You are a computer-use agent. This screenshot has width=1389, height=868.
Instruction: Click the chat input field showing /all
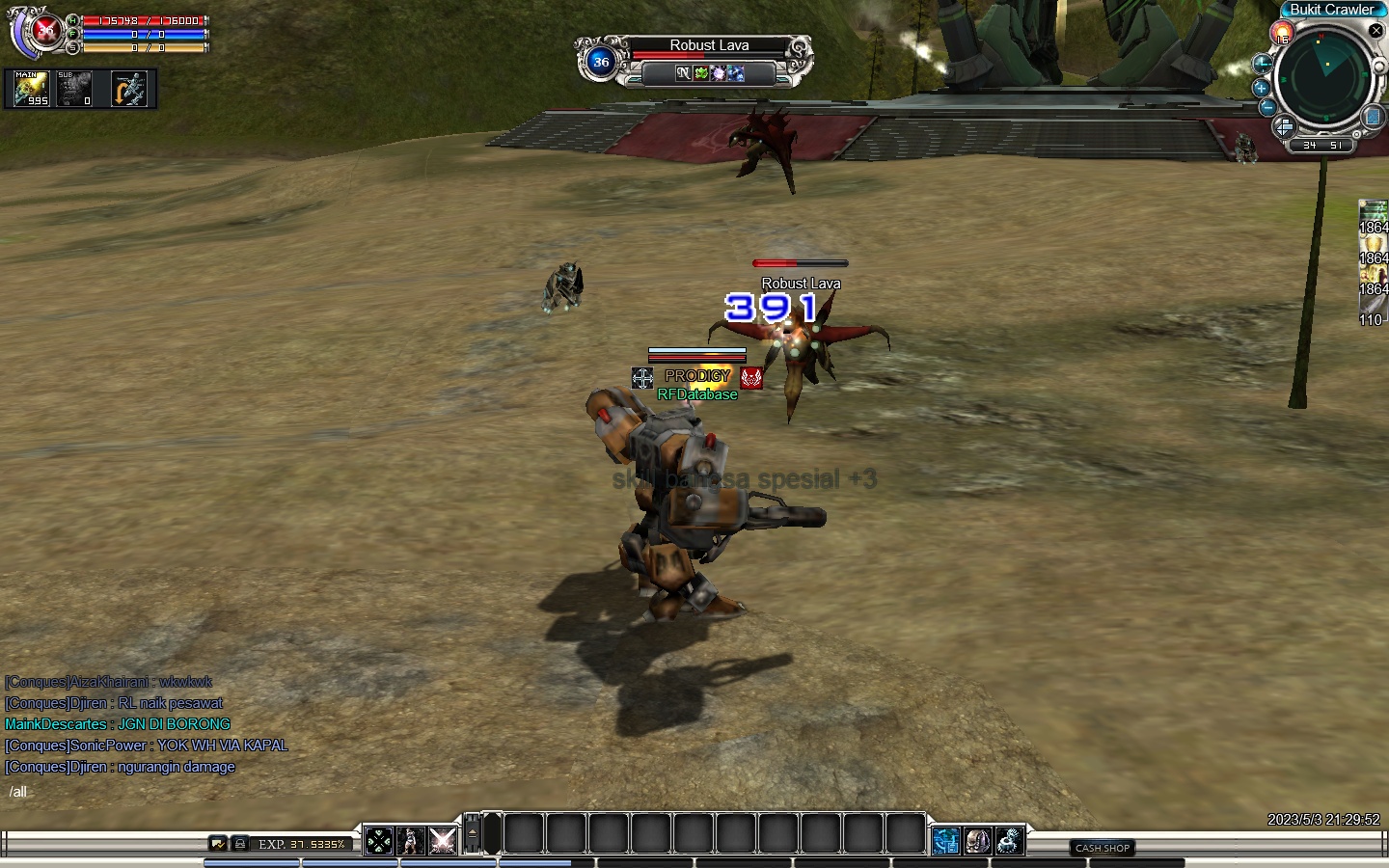[x=145, y=792]
